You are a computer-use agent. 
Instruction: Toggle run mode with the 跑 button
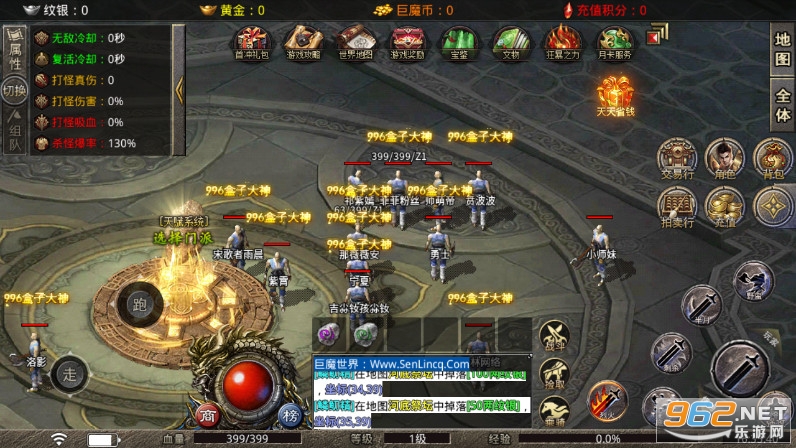138,305
